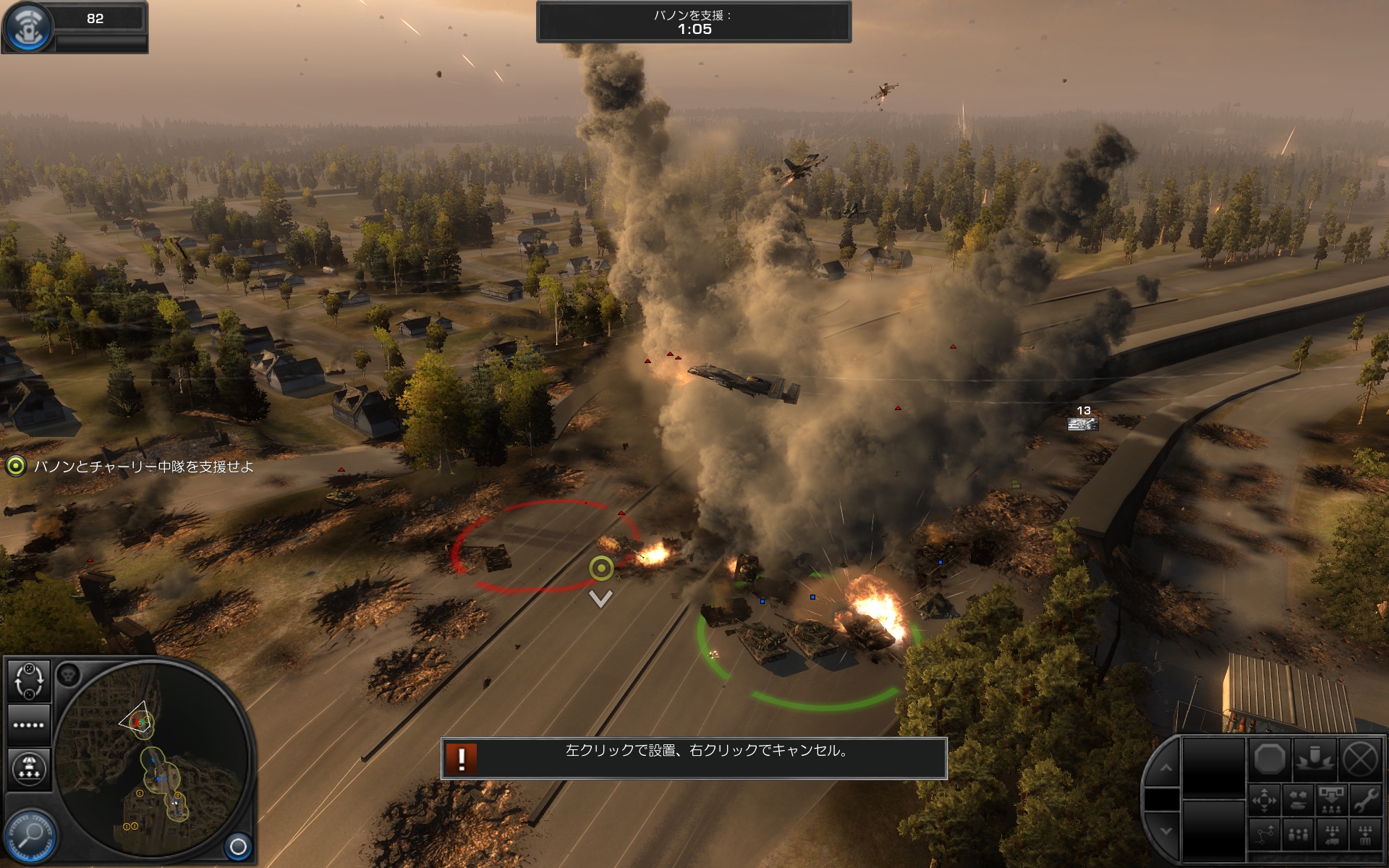The width and height of the screenshot is (1389, 868).
Task: Activate the shell impact attack-ground order
Action: 1315,759
